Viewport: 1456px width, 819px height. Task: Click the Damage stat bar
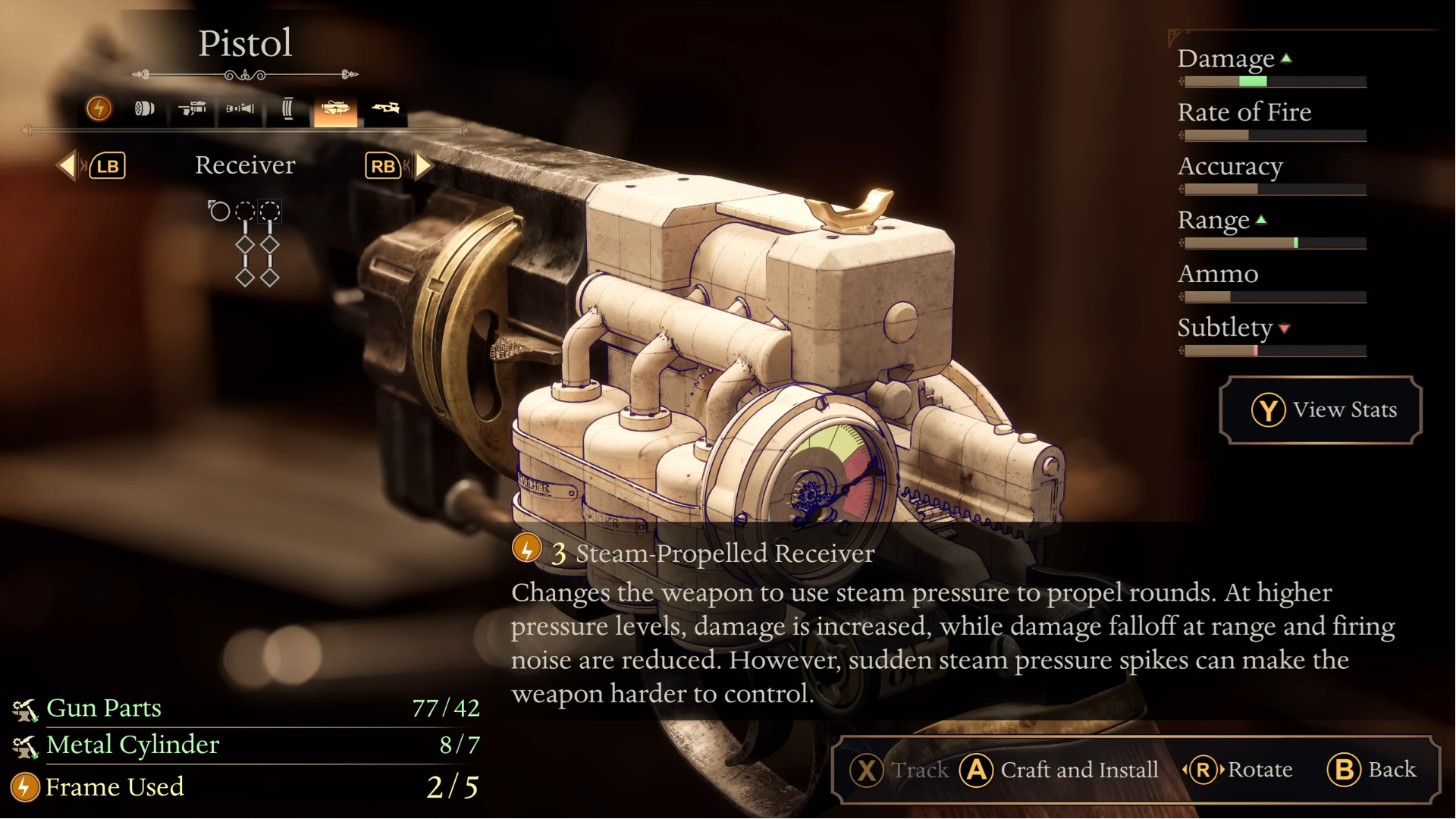coord(1272,80)
